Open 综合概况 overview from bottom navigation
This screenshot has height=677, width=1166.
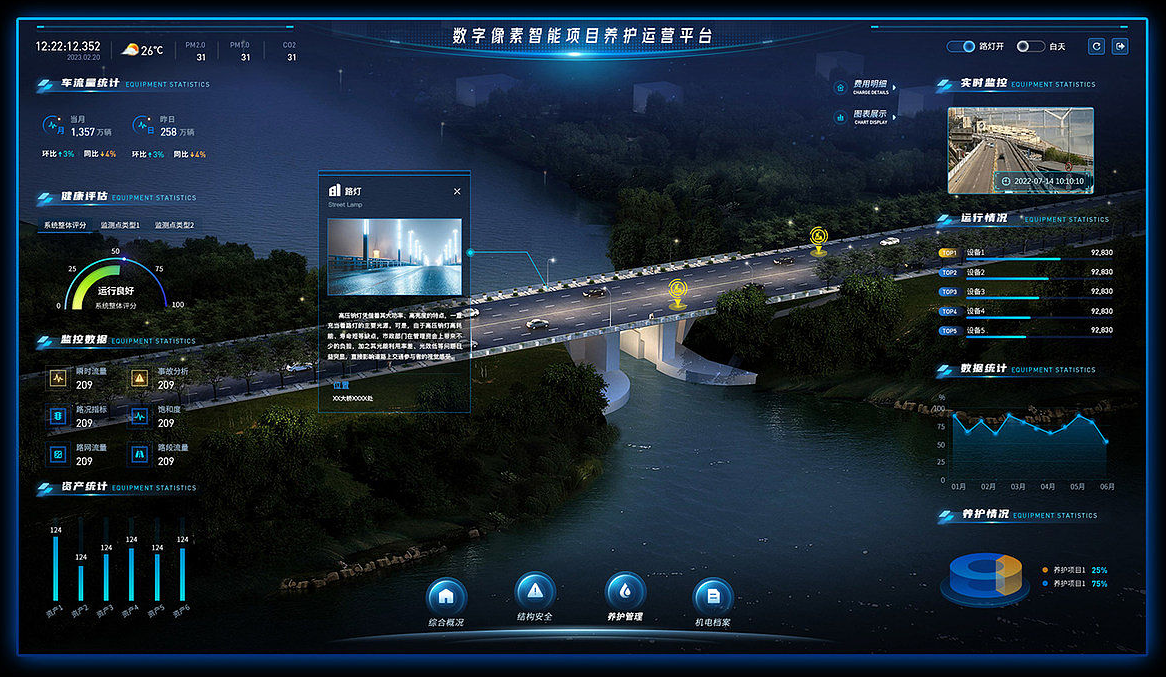coord(446,597)
